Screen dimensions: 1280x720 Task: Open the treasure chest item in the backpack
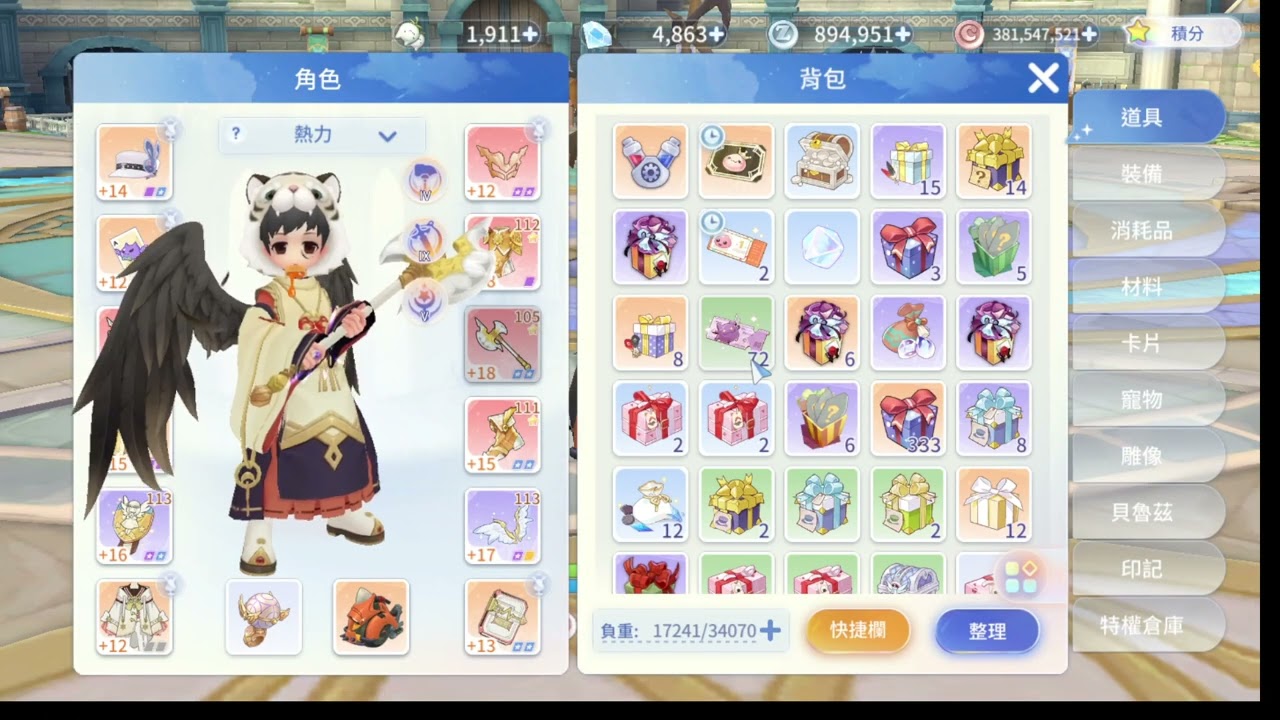822,161
